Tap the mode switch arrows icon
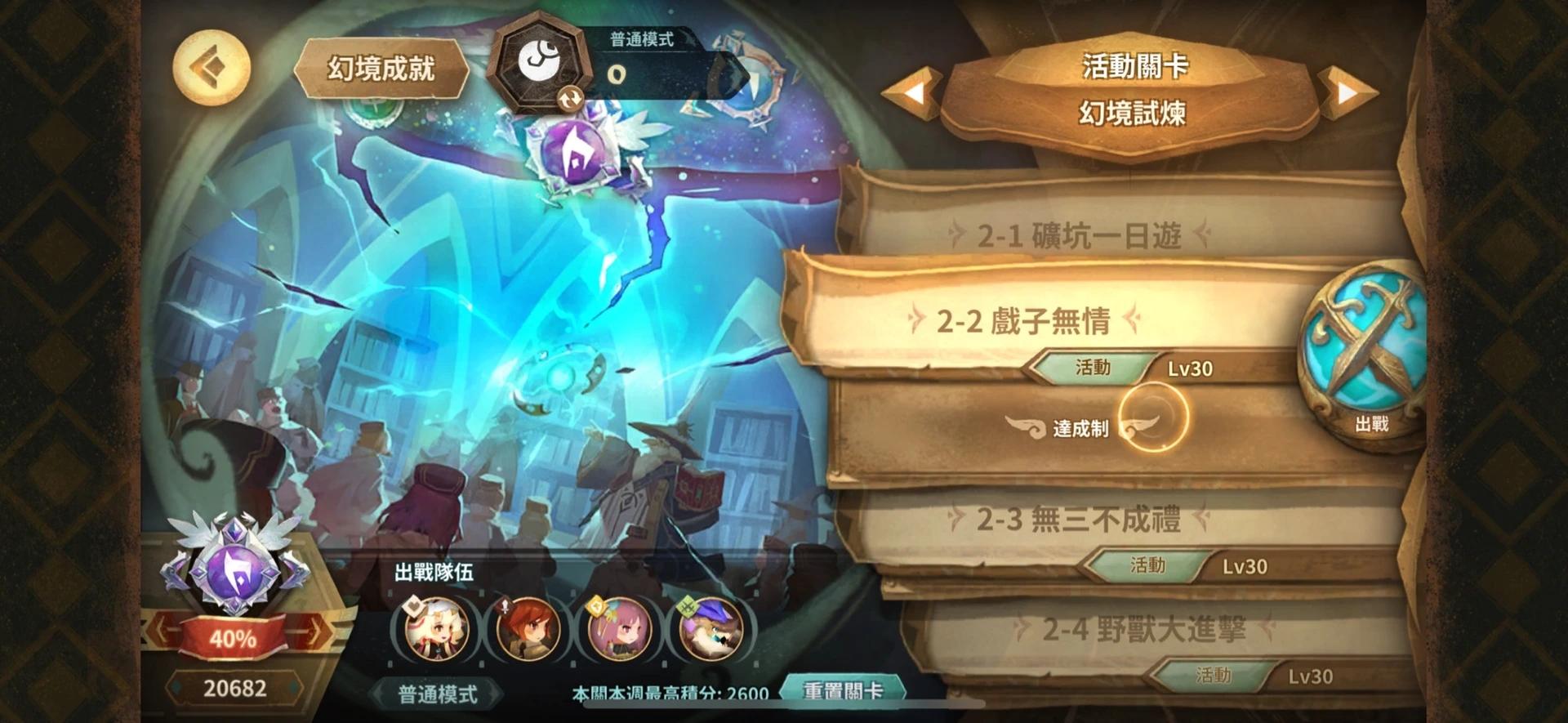The height and width of the screenshot is (723, 1568). pos(572,99)
